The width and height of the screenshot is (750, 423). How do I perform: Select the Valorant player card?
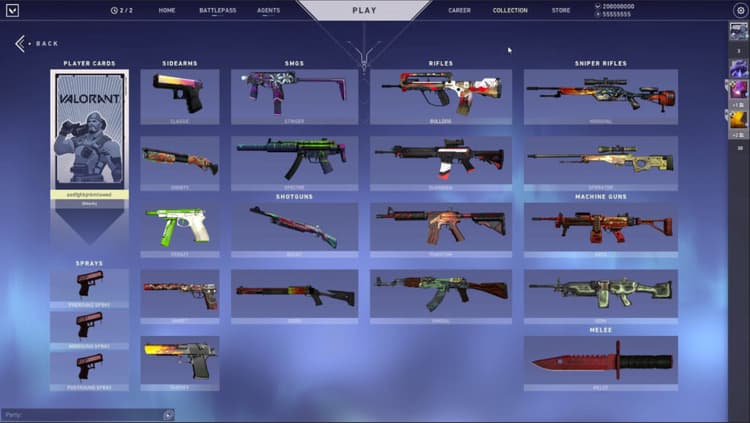[x=89, y=136]
